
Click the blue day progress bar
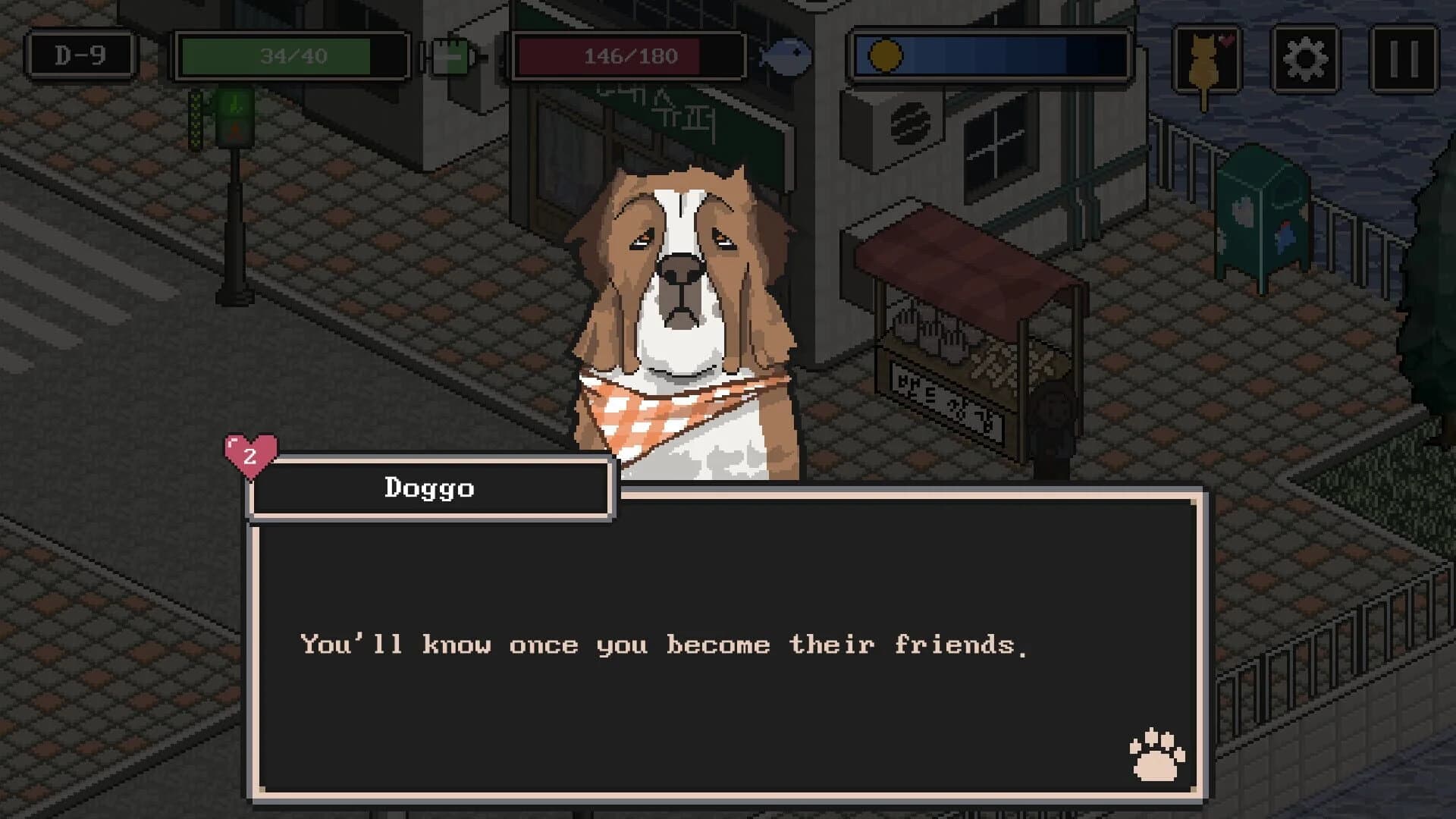tap(986, 55)
